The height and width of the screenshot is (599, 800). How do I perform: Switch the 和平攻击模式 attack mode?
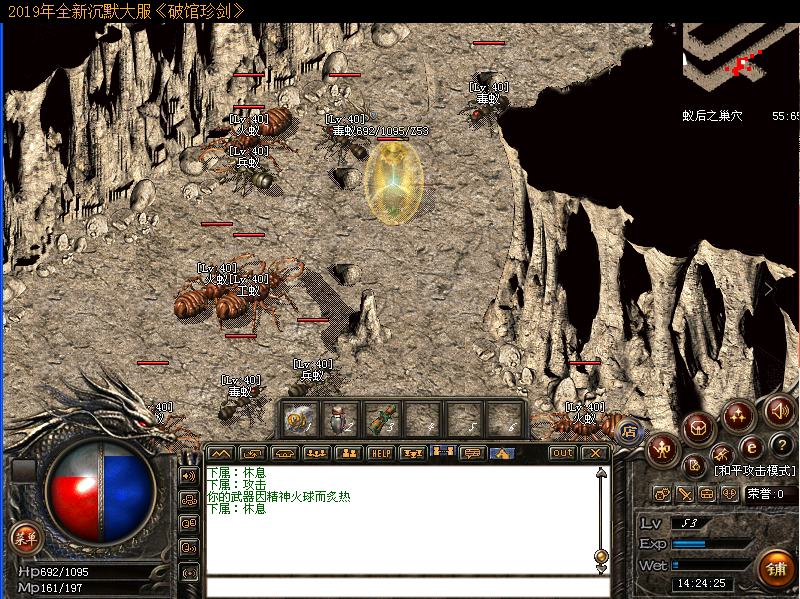click(x=755, y=470)
